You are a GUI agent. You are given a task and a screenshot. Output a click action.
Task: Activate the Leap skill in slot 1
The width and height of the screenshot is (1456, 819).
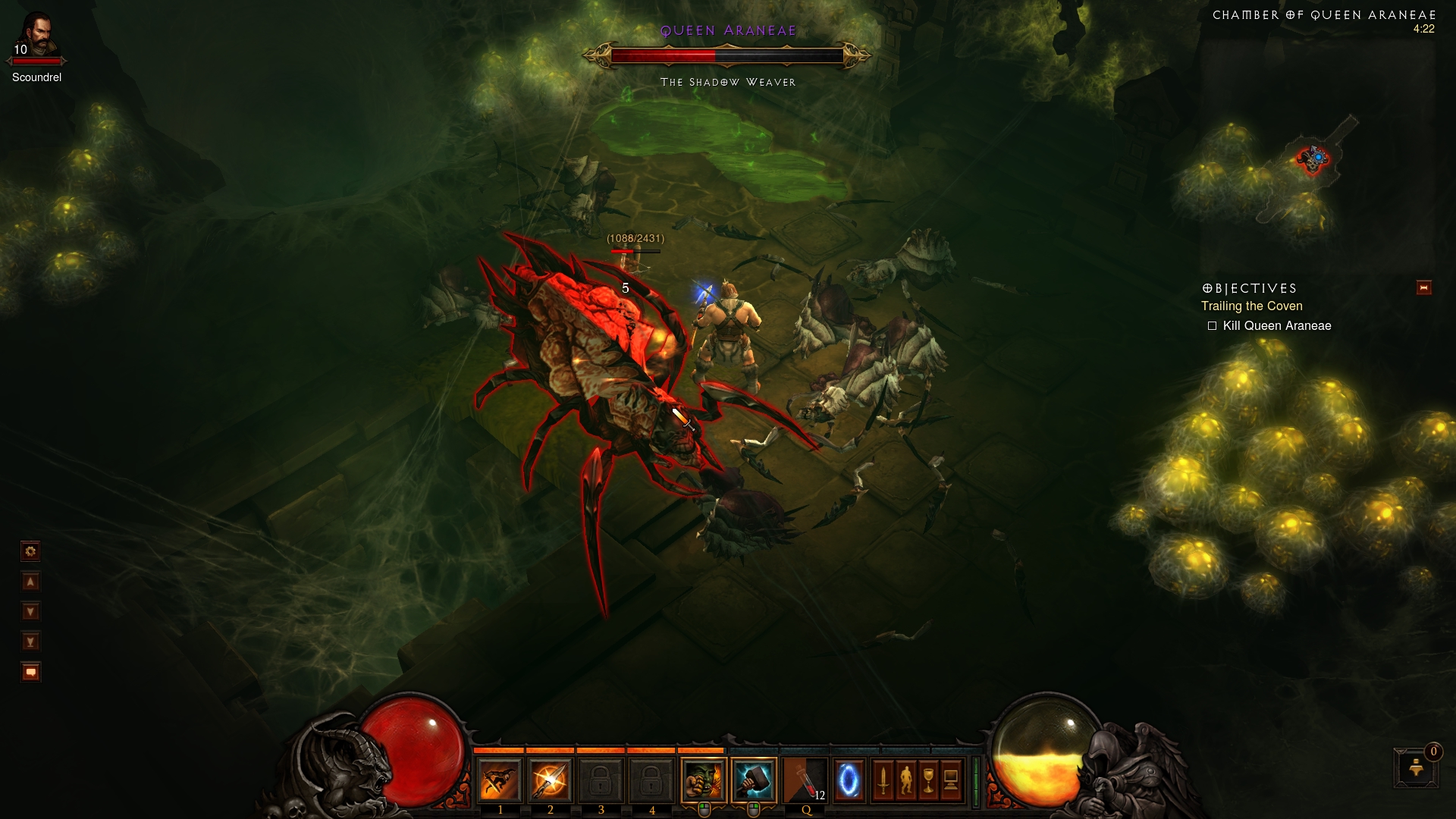(500, 780)
